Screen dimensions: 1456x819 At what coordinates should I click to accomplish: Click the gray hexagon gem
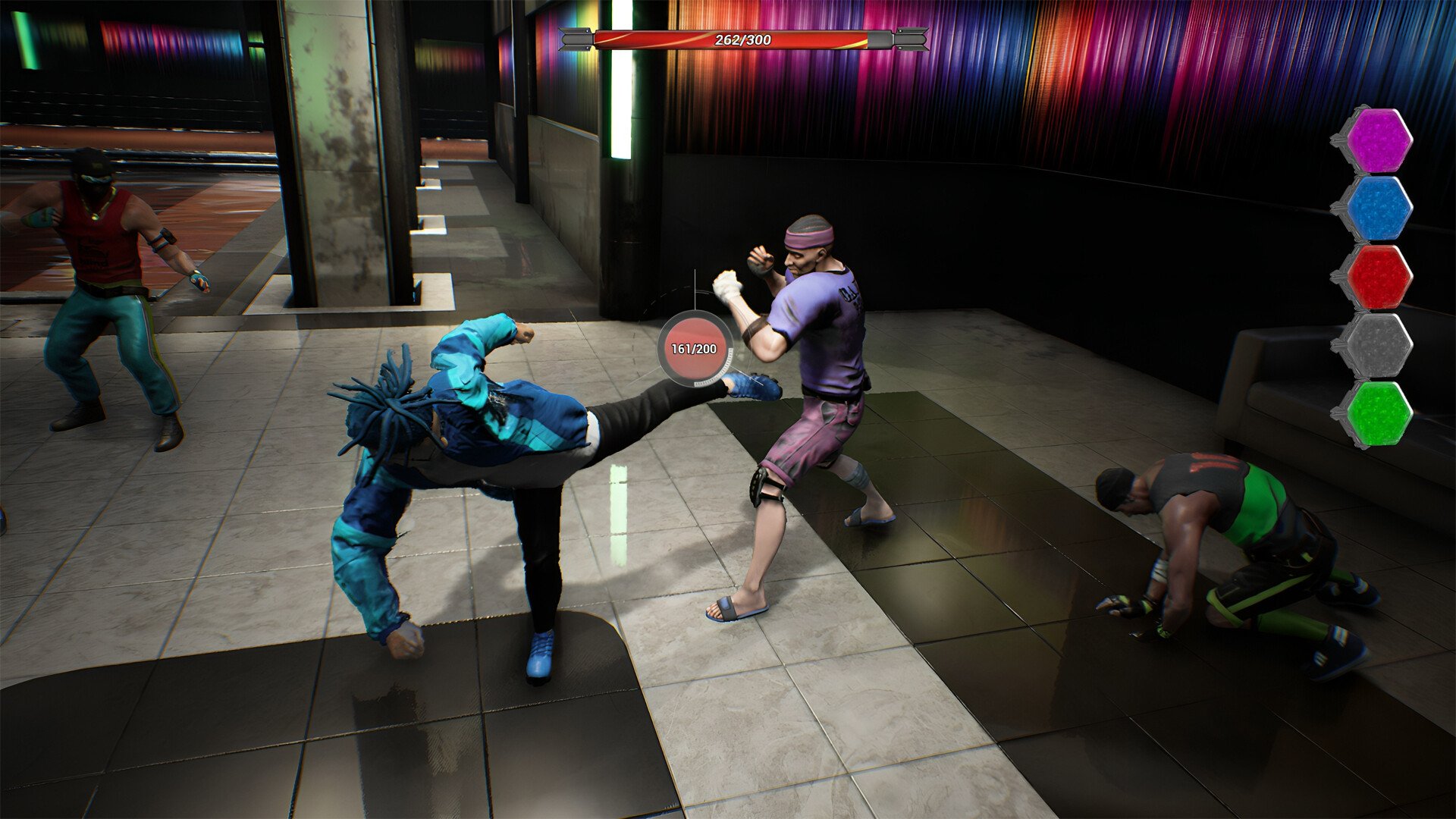coord(1377,345)
